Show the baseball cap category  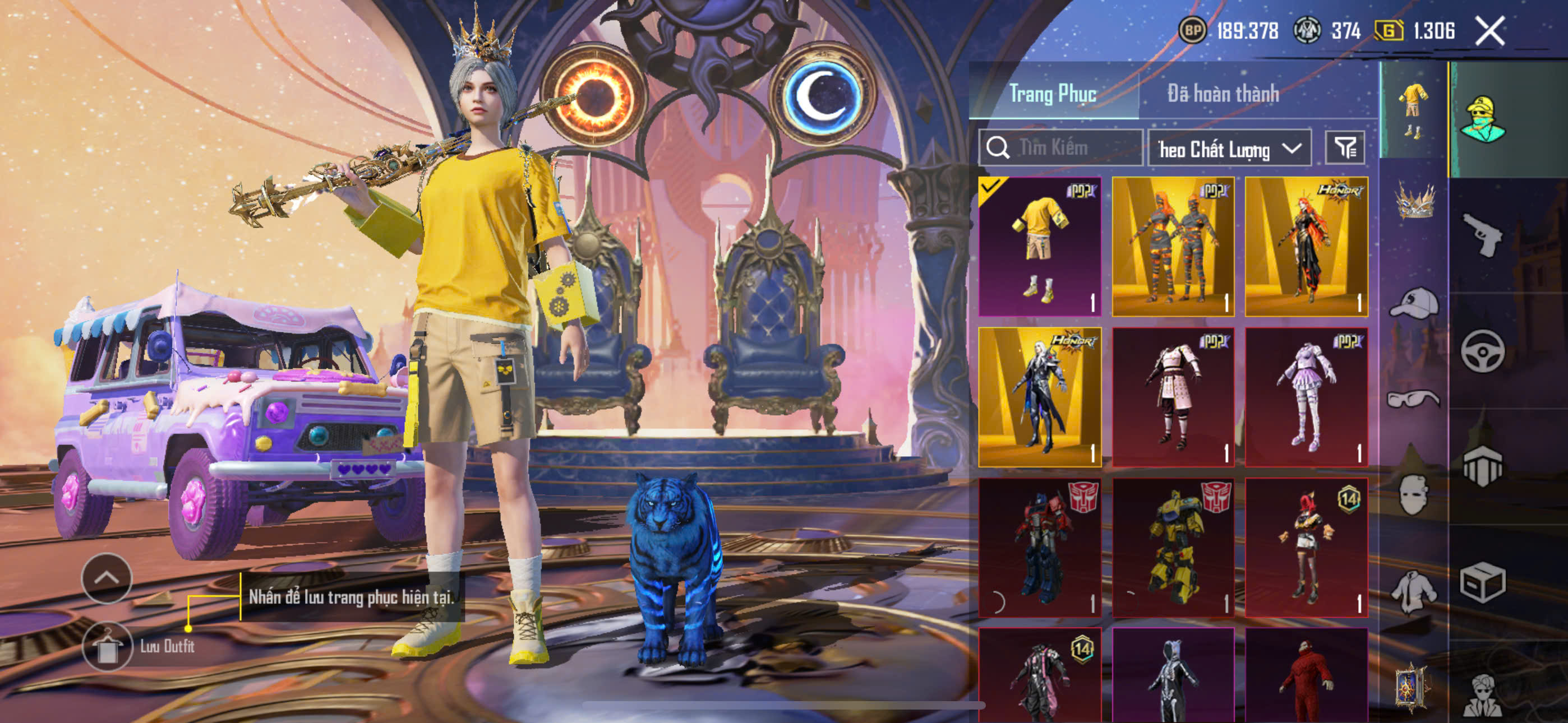[x=1414, y=303]
